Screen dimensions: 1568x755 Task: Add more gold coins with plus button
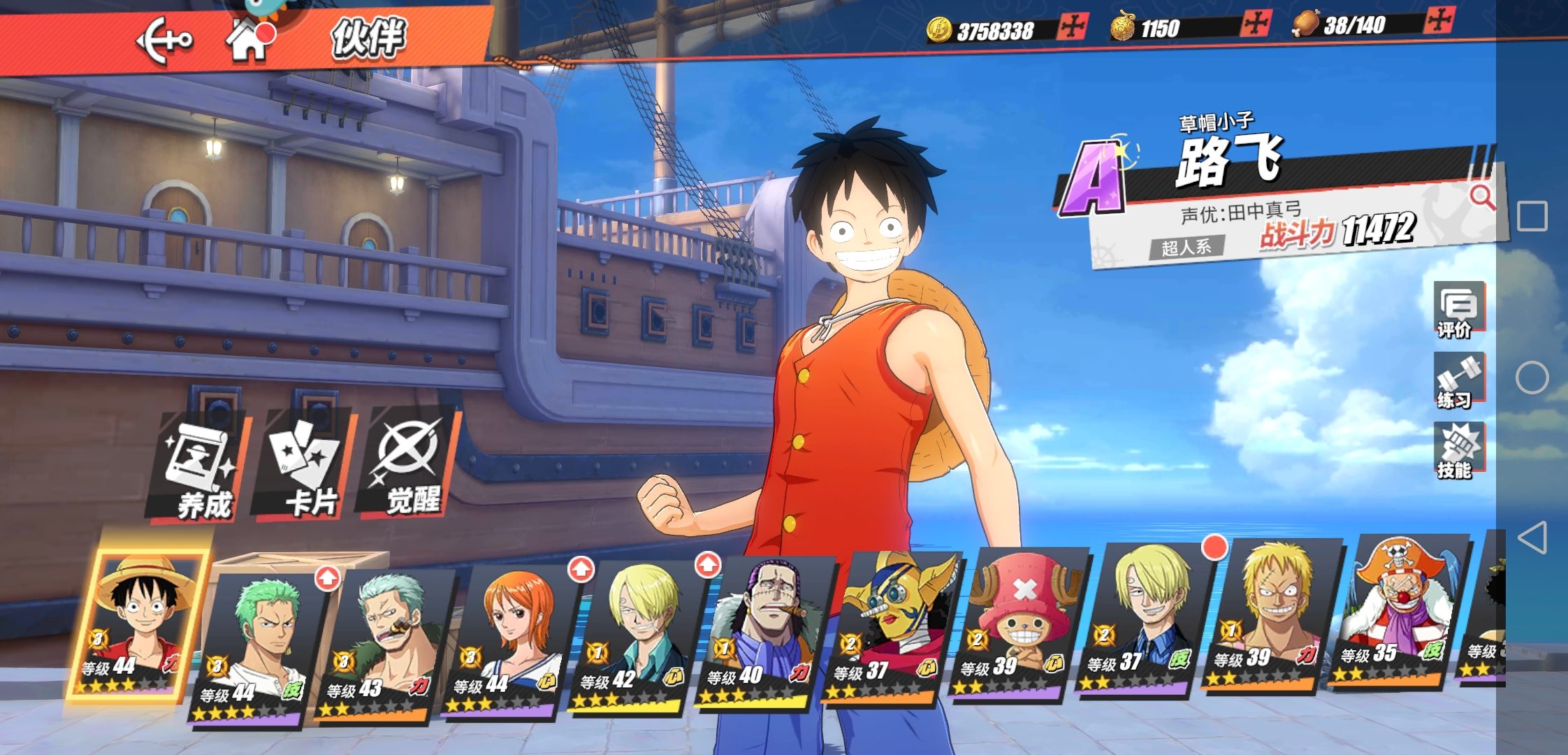coord(1071,27)
